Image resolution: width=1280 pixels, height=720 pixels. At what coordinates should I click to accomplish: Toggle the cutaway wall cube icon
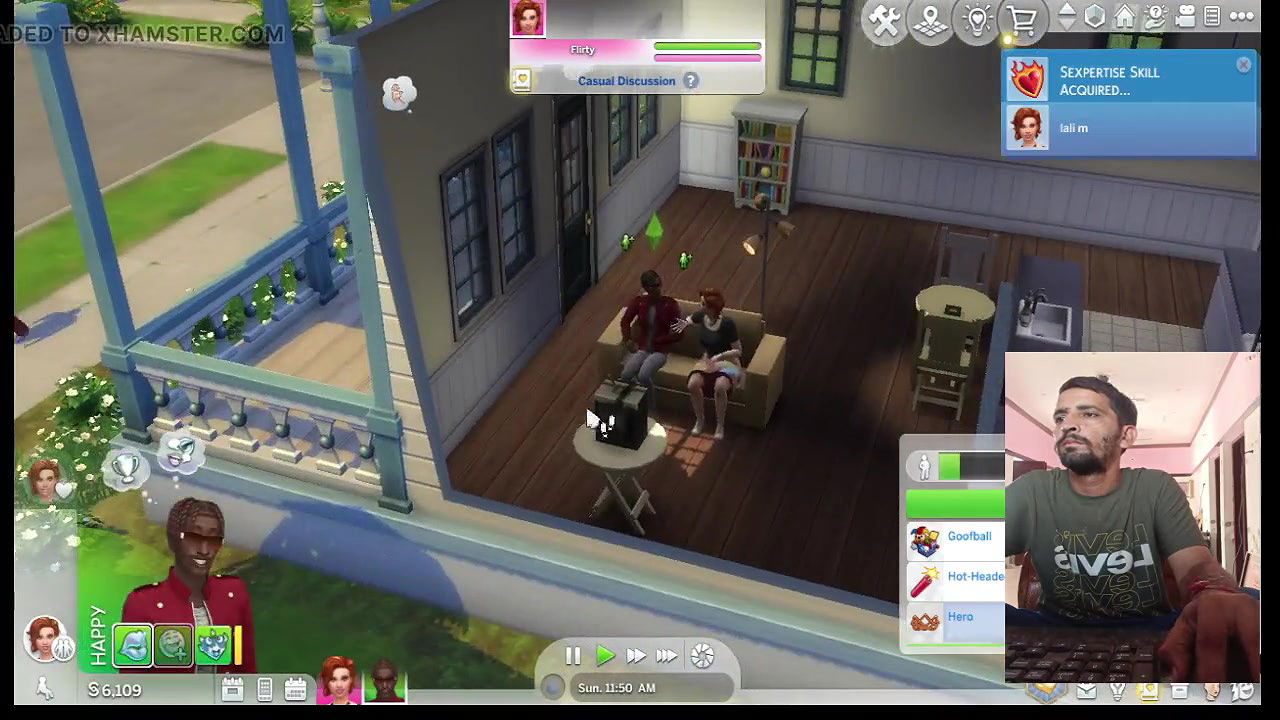point(1095,15)
